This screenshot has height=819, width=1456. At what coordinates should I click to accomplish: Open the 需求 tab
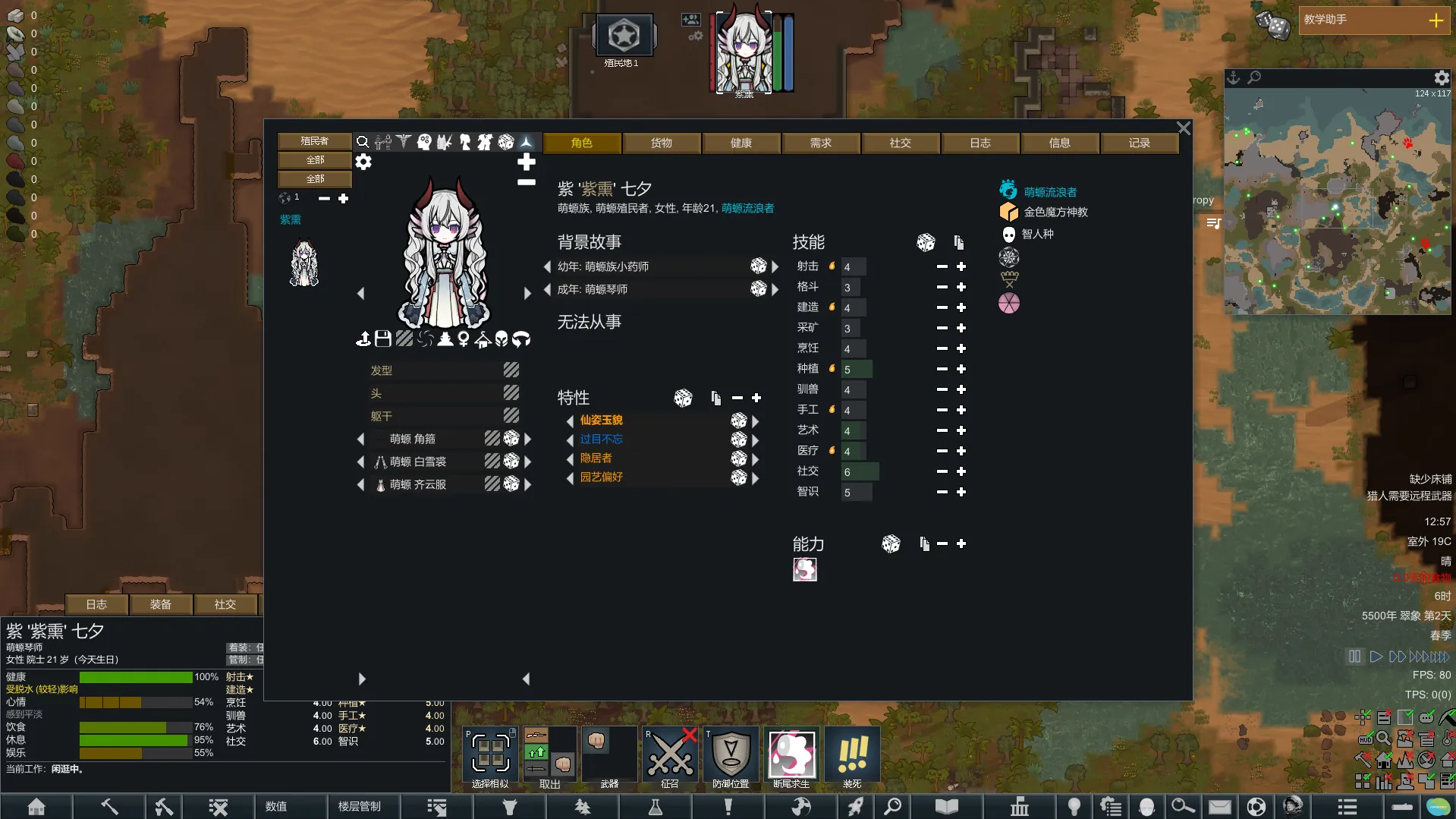[x=820, y=143]
